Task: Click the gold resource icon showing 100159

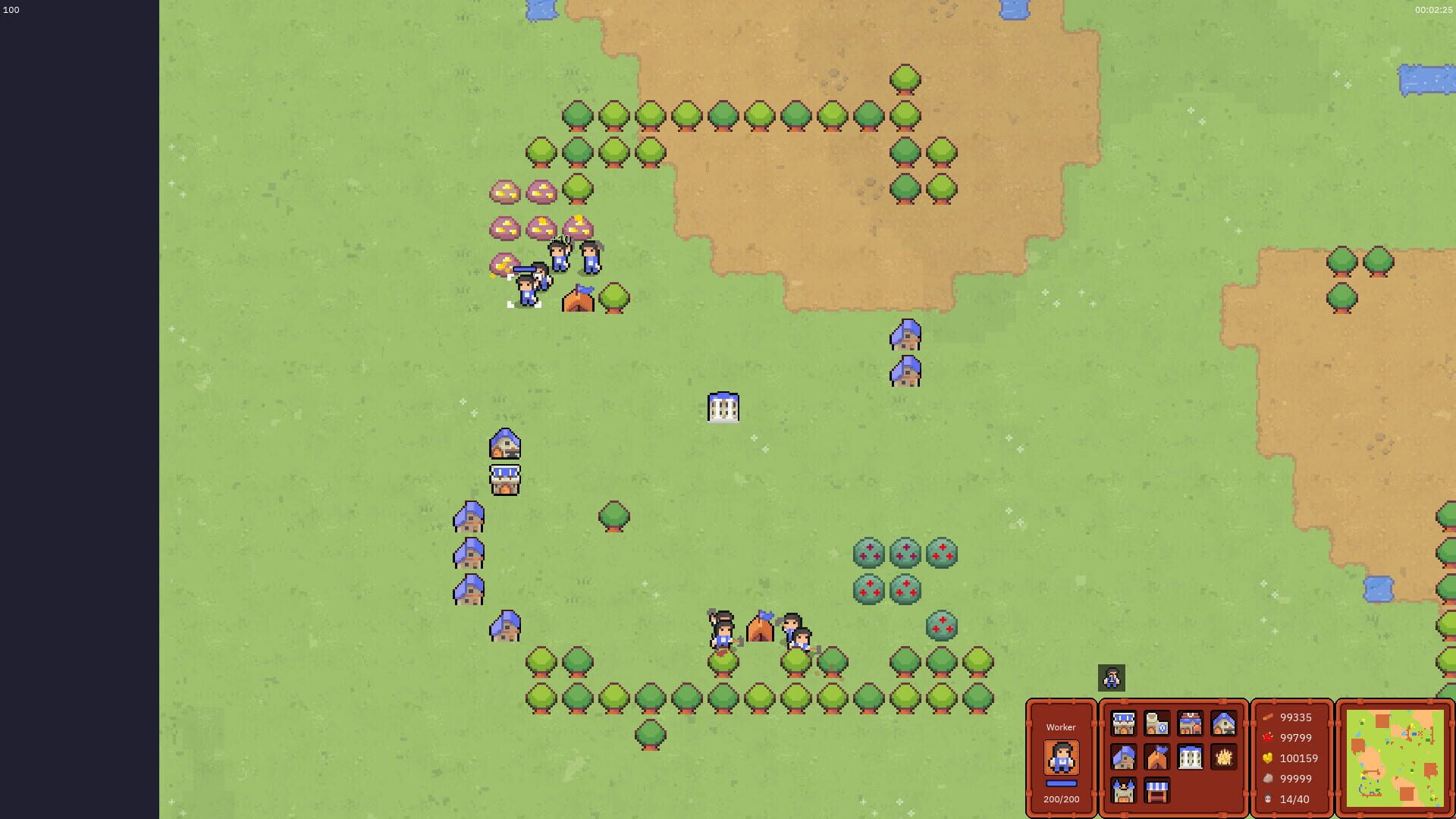Action: 1269,758
